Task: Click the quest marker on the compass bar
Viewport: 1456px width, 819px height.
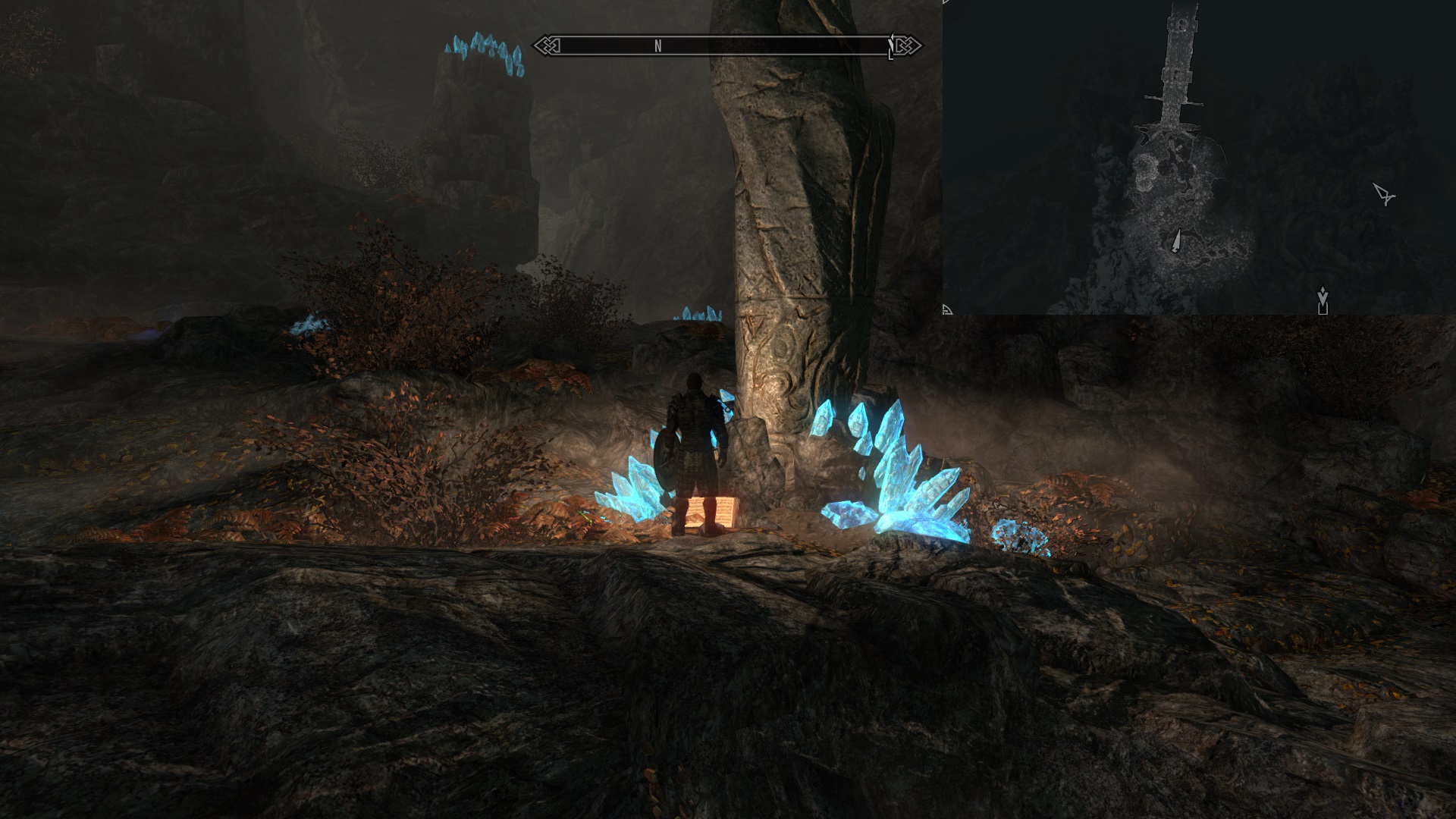Action: [892, 46]
